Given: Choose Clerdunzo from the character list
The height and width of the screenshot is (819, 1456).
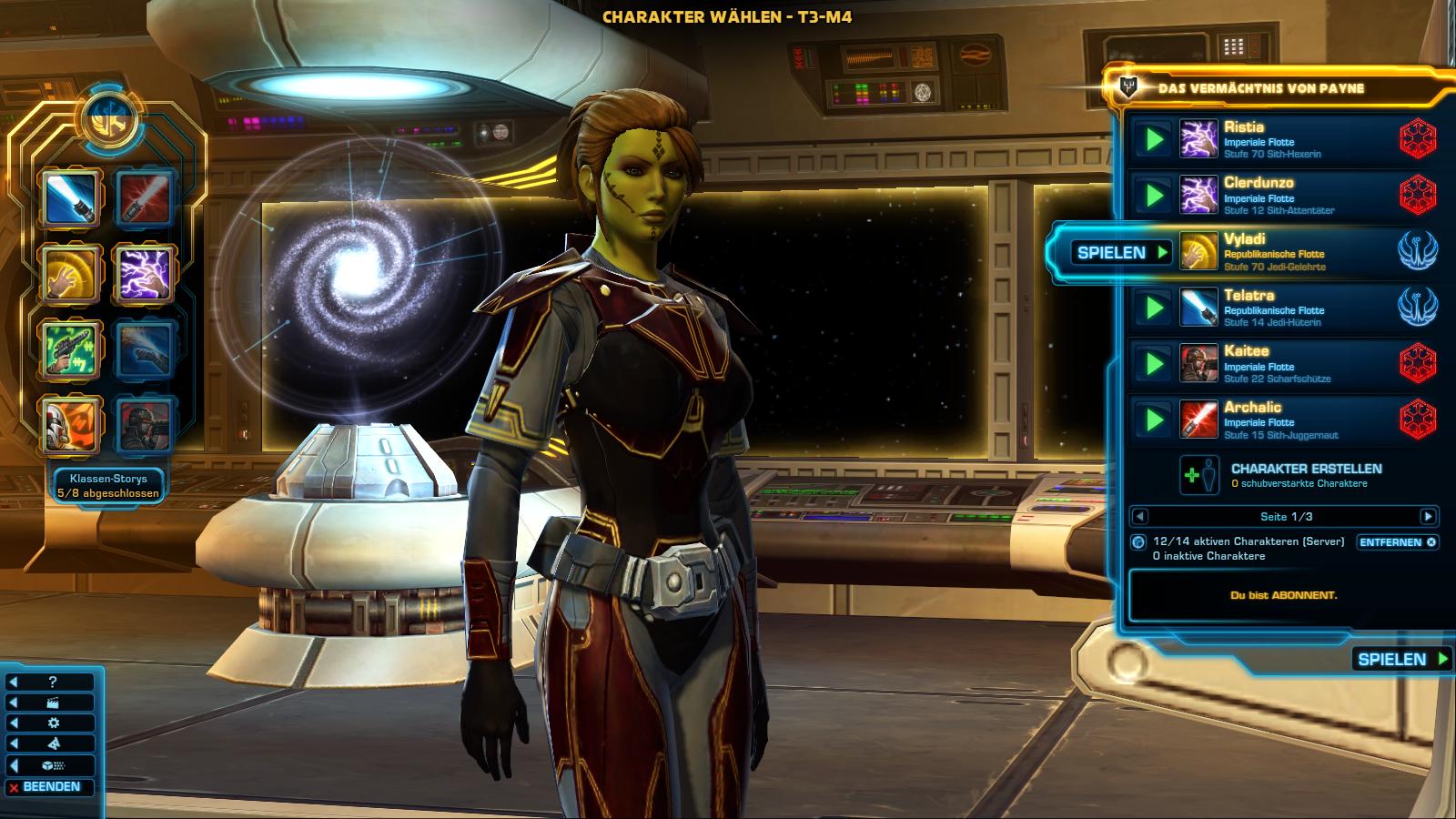Looking at the screenshot, I should tap(1274, 195).
